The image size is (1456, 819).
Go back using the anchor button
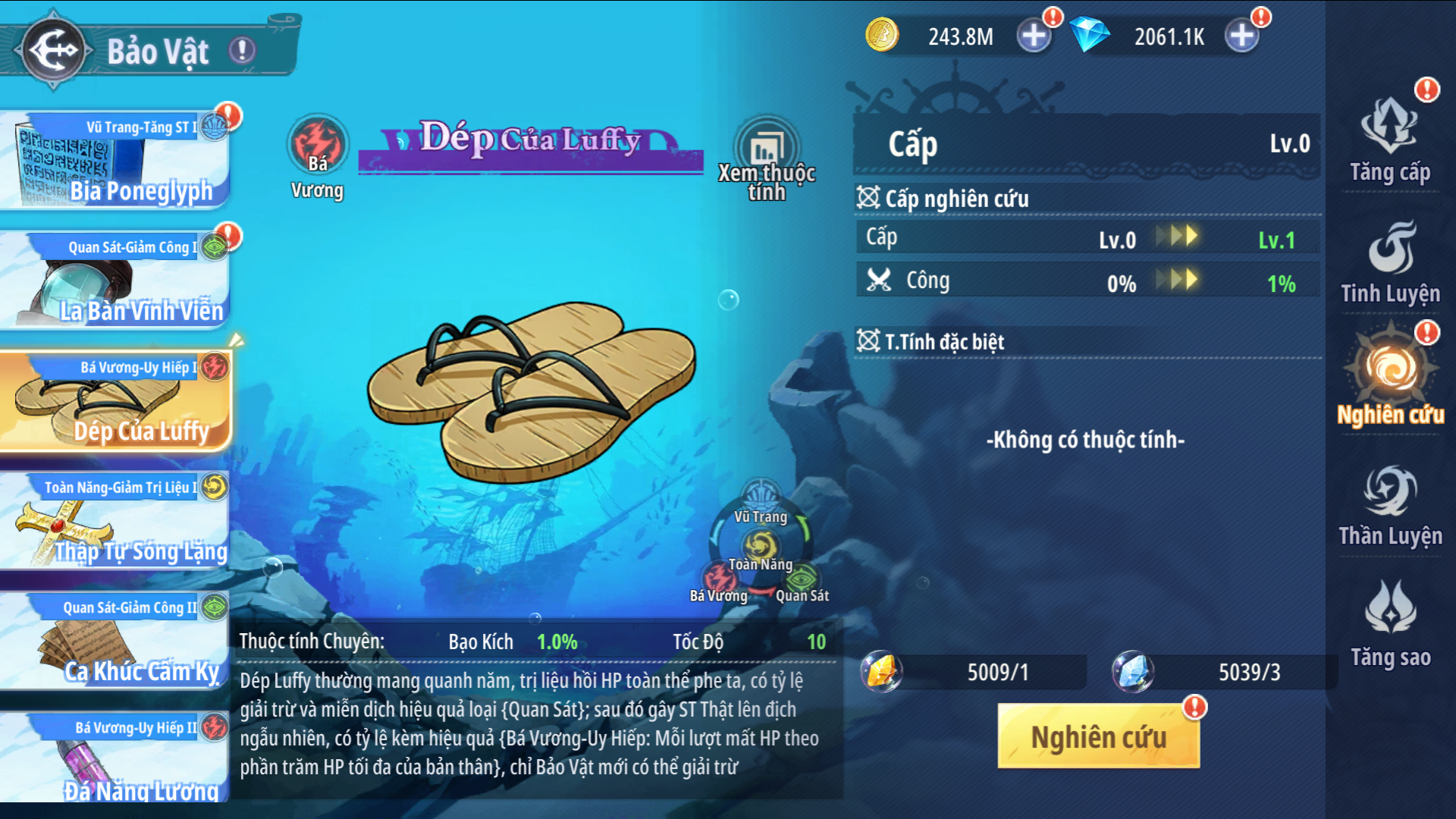53,50
